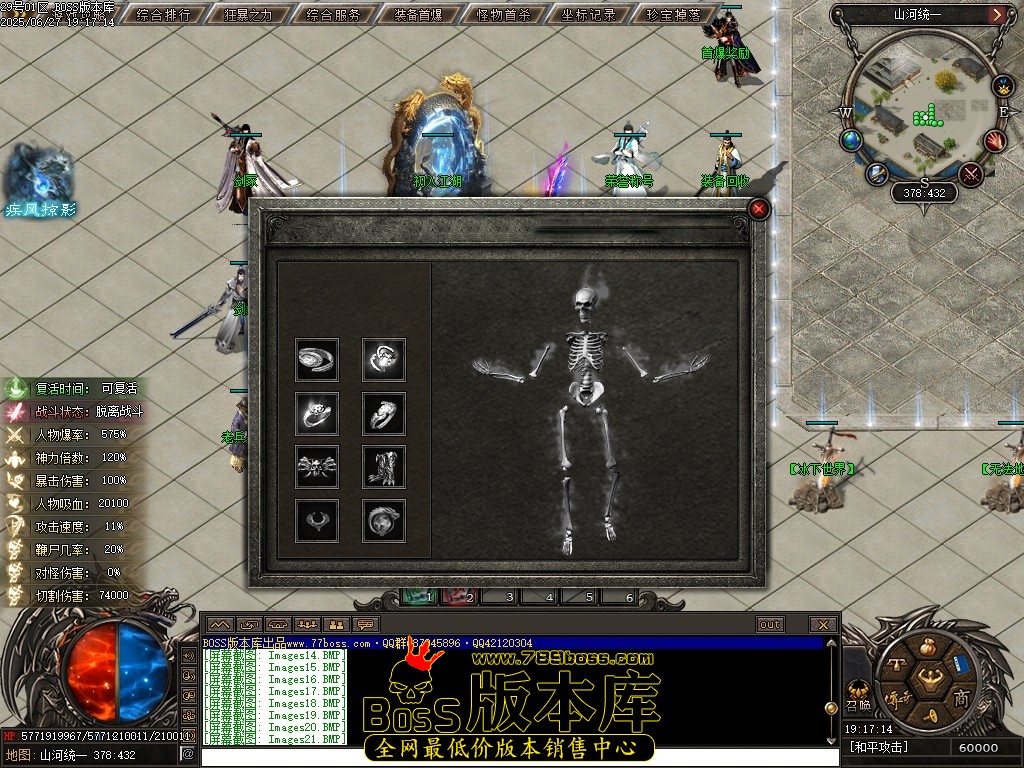Click the chat panel's out button
Image resolution: width=1024 pixels, height=768 pixels.
(x=769, y=625)
